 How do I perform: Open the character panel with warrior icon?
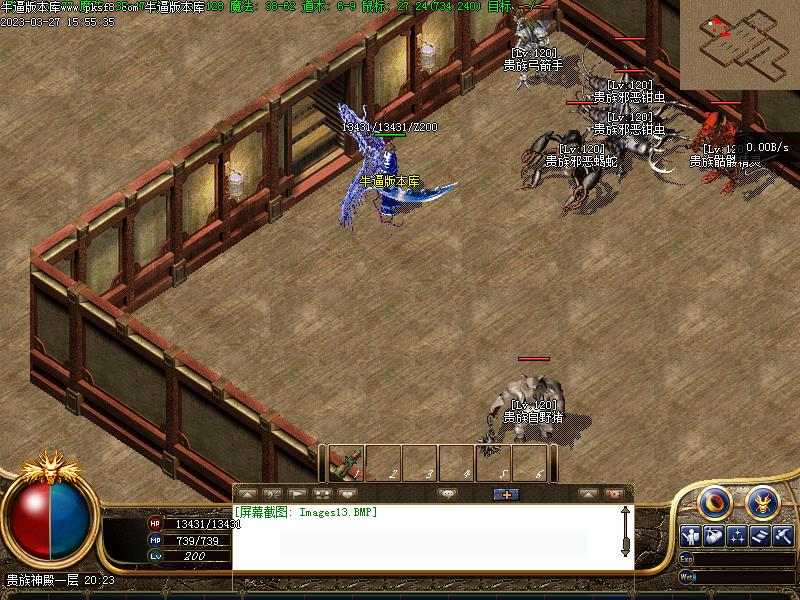(x=690, y=536)
